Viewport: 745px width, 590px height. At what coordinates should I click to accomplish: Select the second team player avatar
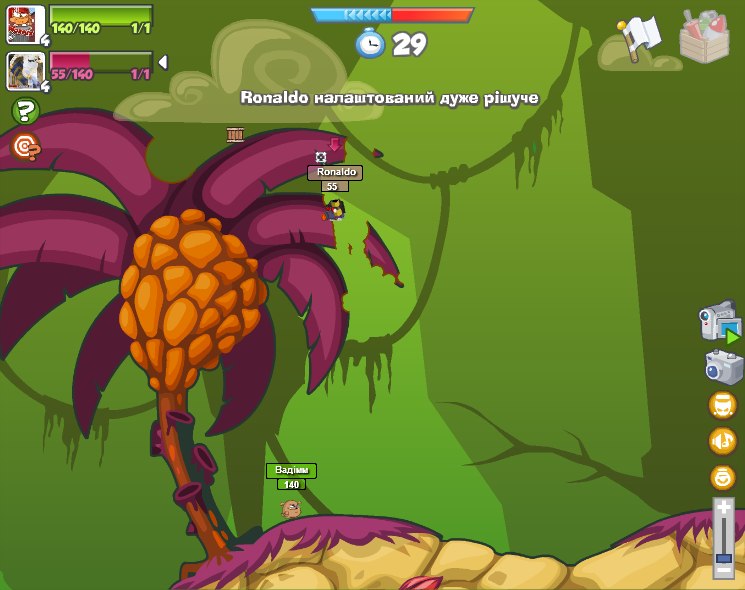[x=25, y=70]
